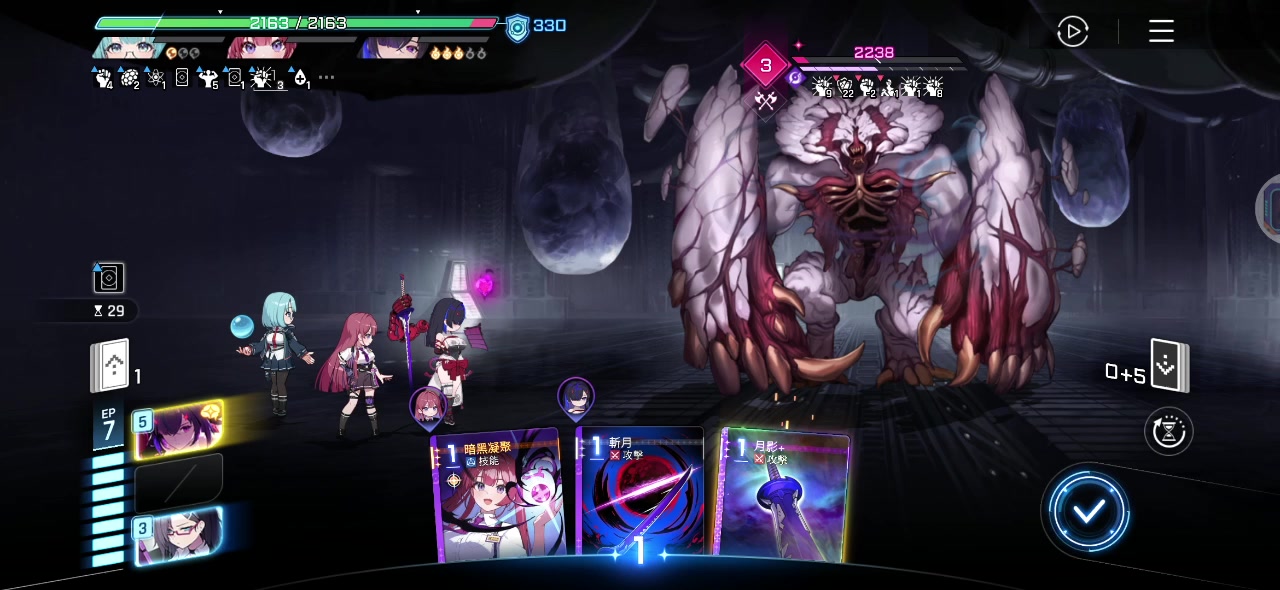
Task: Play the 暗黑凝聚 skill card
Action: coord(497,495)
